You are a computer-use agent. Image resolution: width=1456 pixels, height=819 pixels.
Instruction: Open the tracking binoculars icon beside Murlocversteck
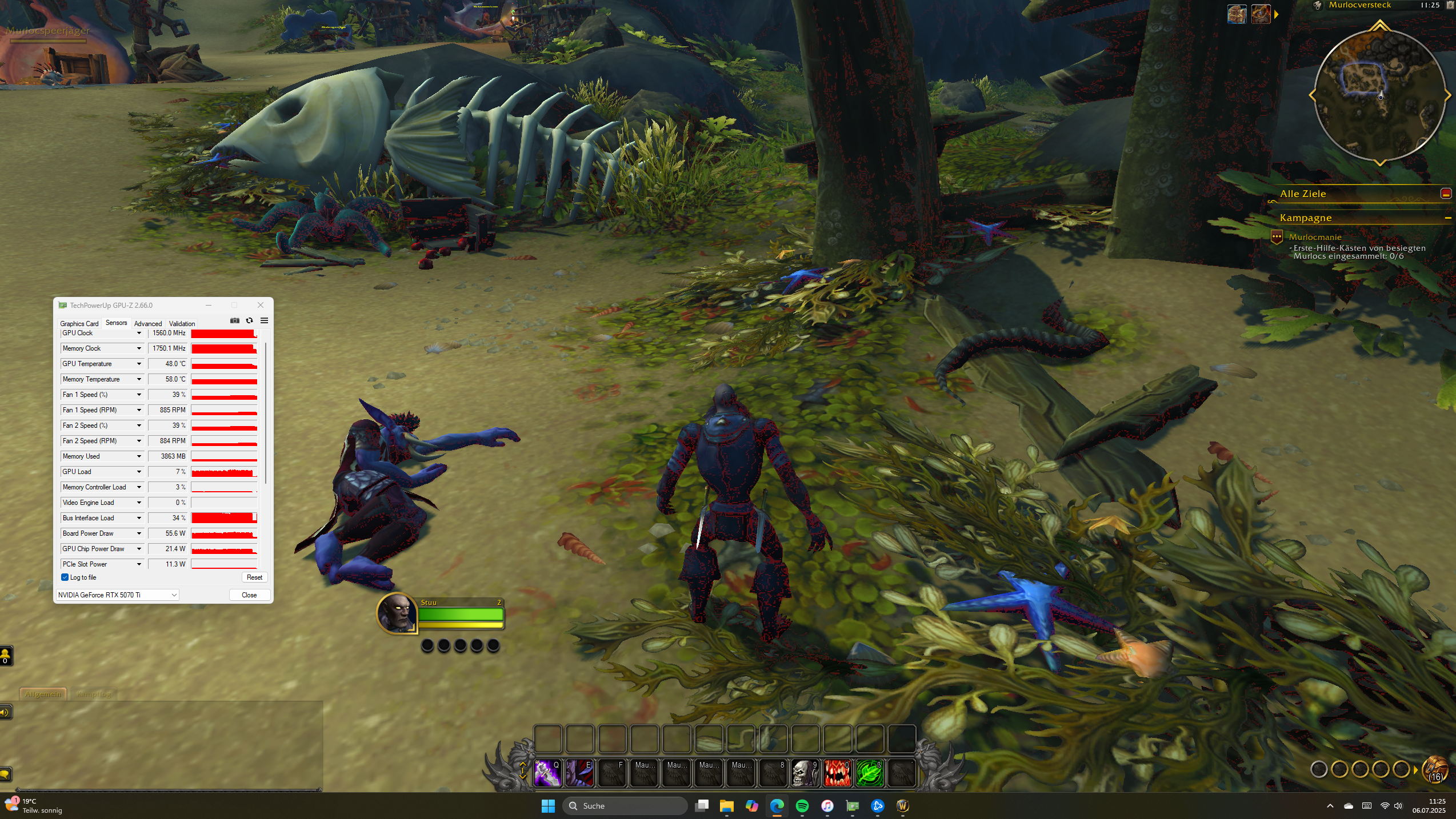[1317, 6]
